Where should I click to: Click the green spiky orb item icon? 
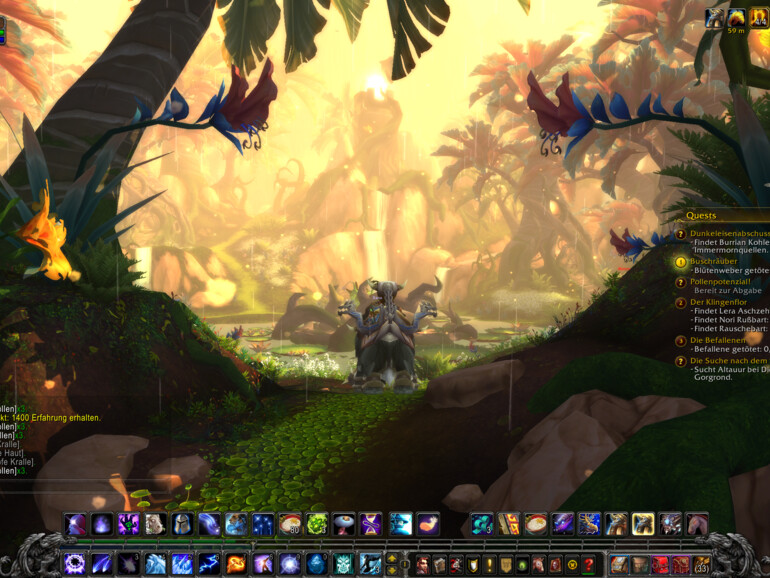tap(317, 524)
